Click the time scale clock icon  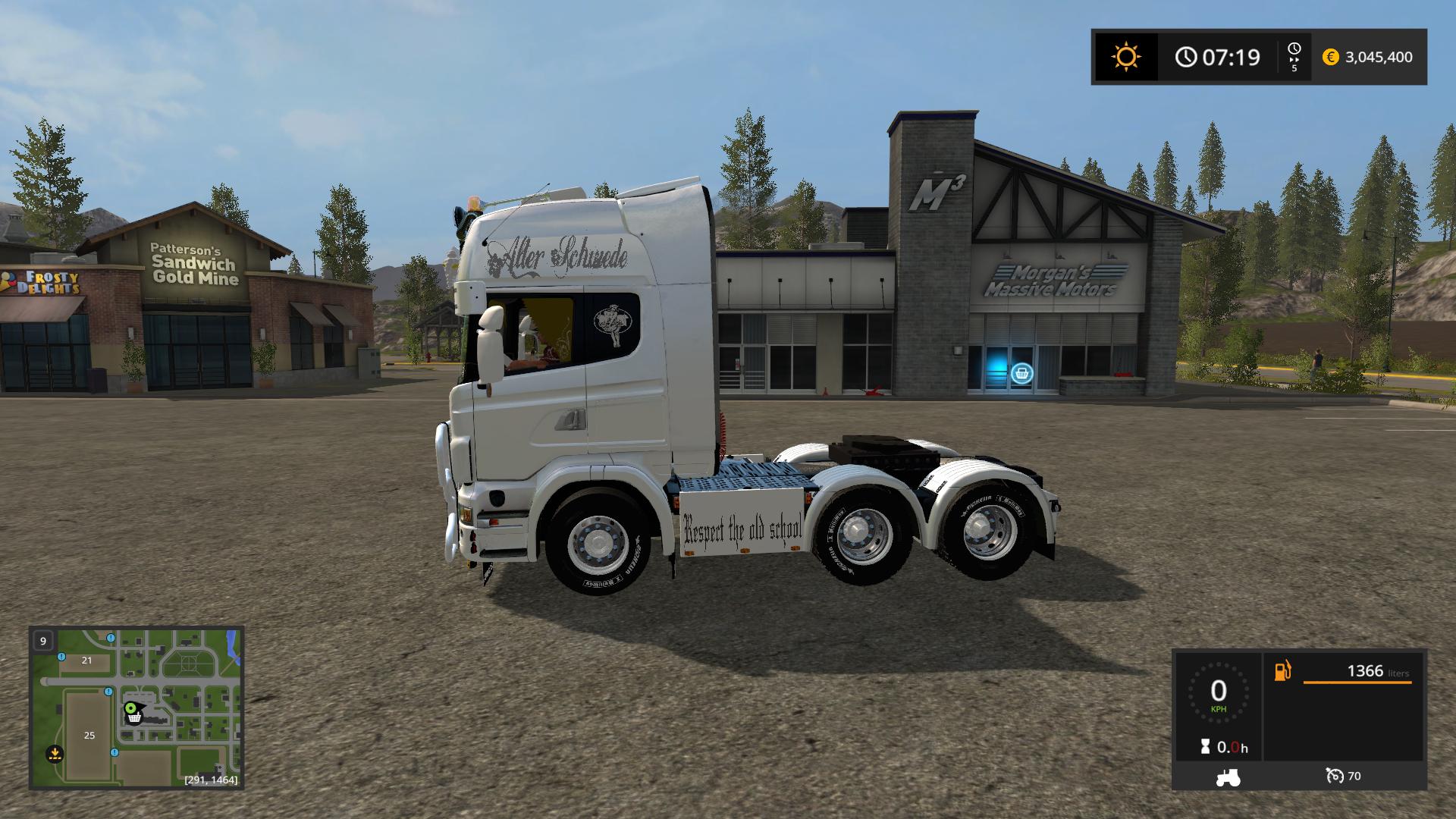tap(1294, 50)
